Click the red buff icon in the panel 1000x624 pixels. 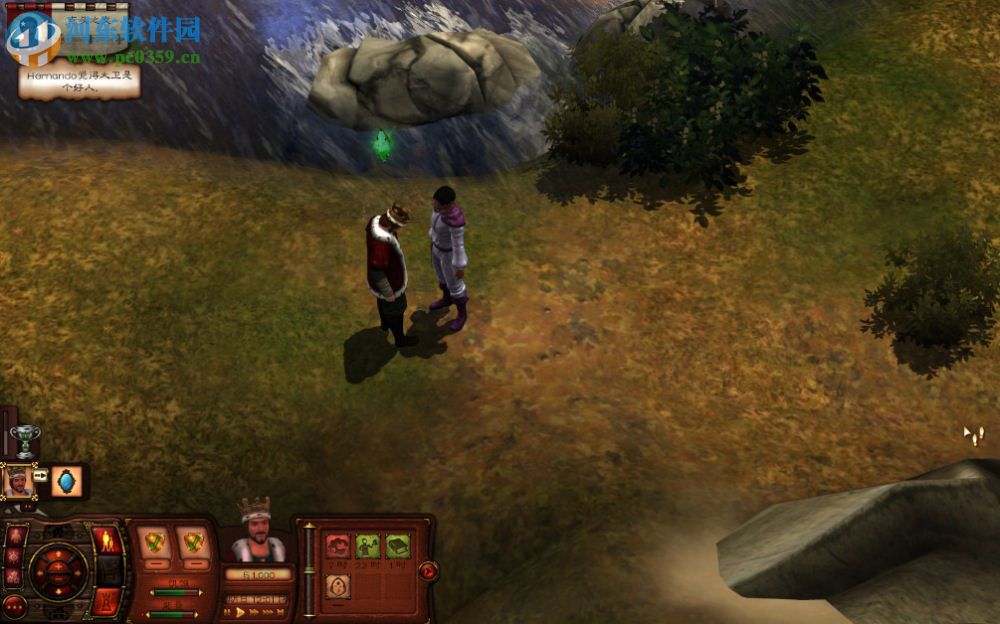[x=338, y=546]
